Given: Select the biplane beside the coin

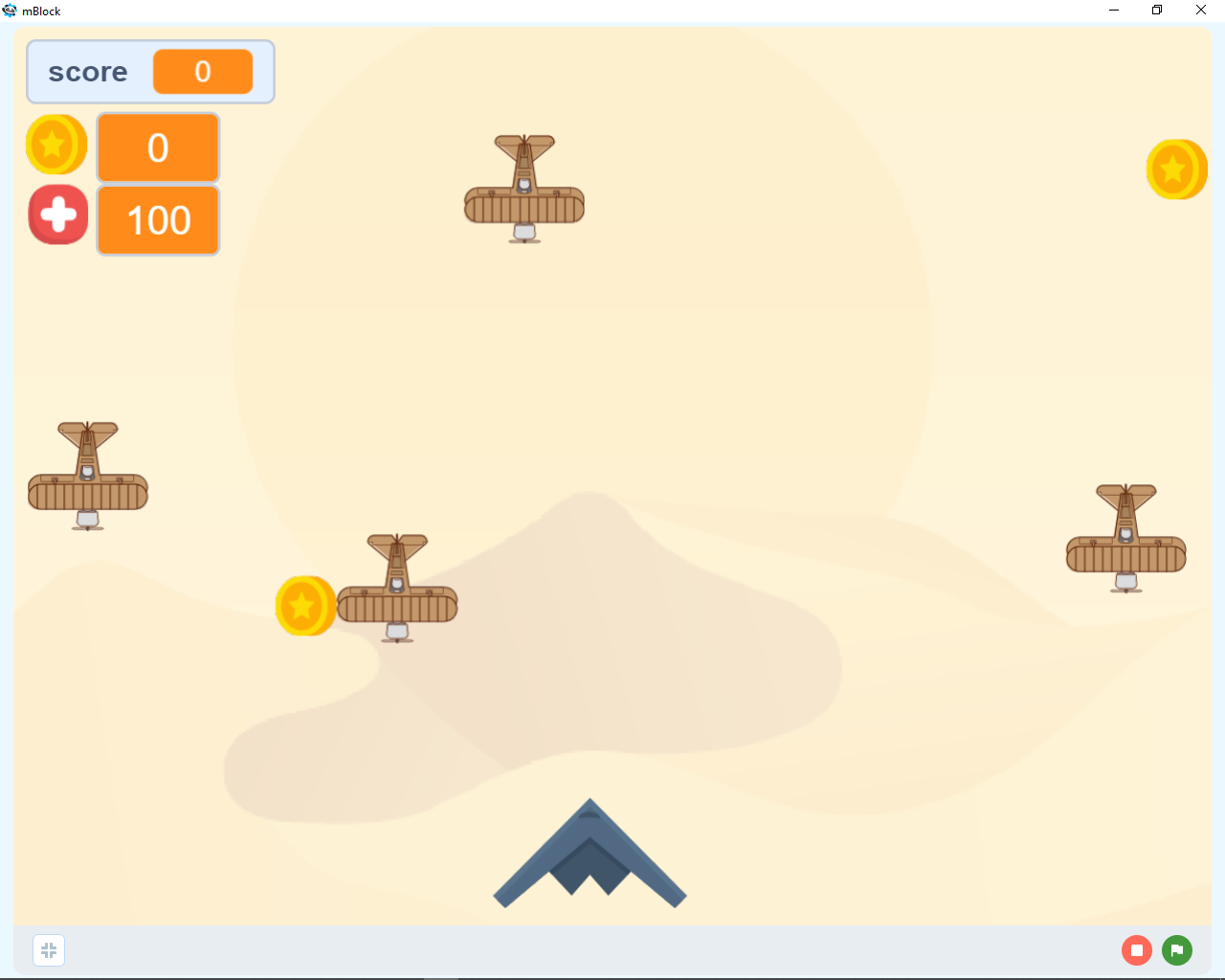Looking at the screenshot, I should [x=397, y=590].
